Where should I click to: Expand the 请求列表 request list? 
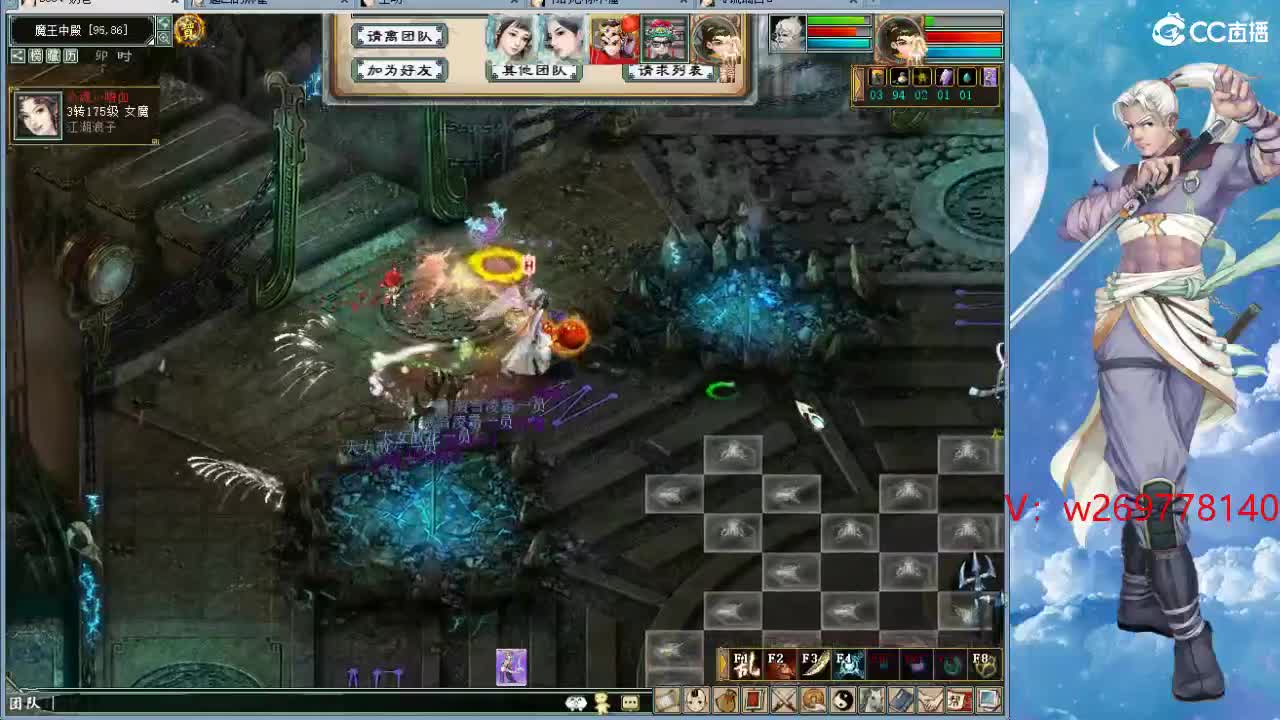671,70
